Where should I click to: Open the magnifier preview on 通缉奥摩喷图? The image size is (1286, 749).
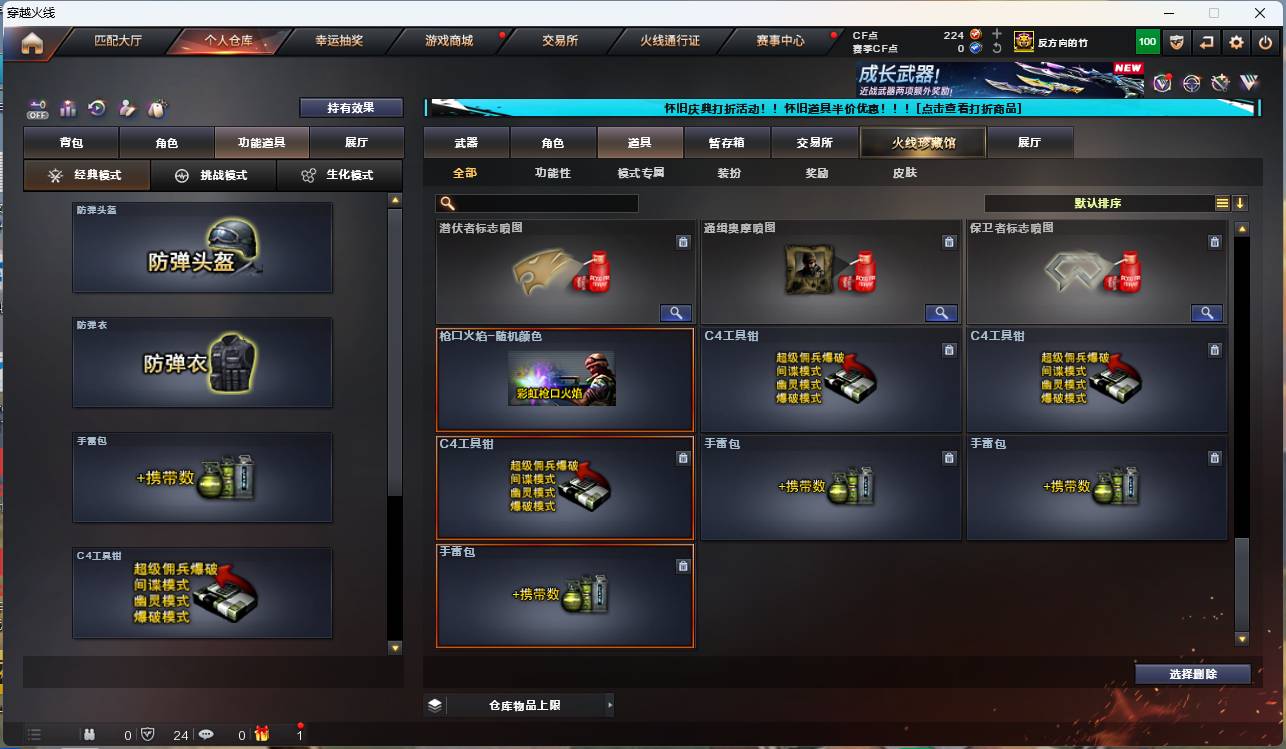click(x=940, y=313)
